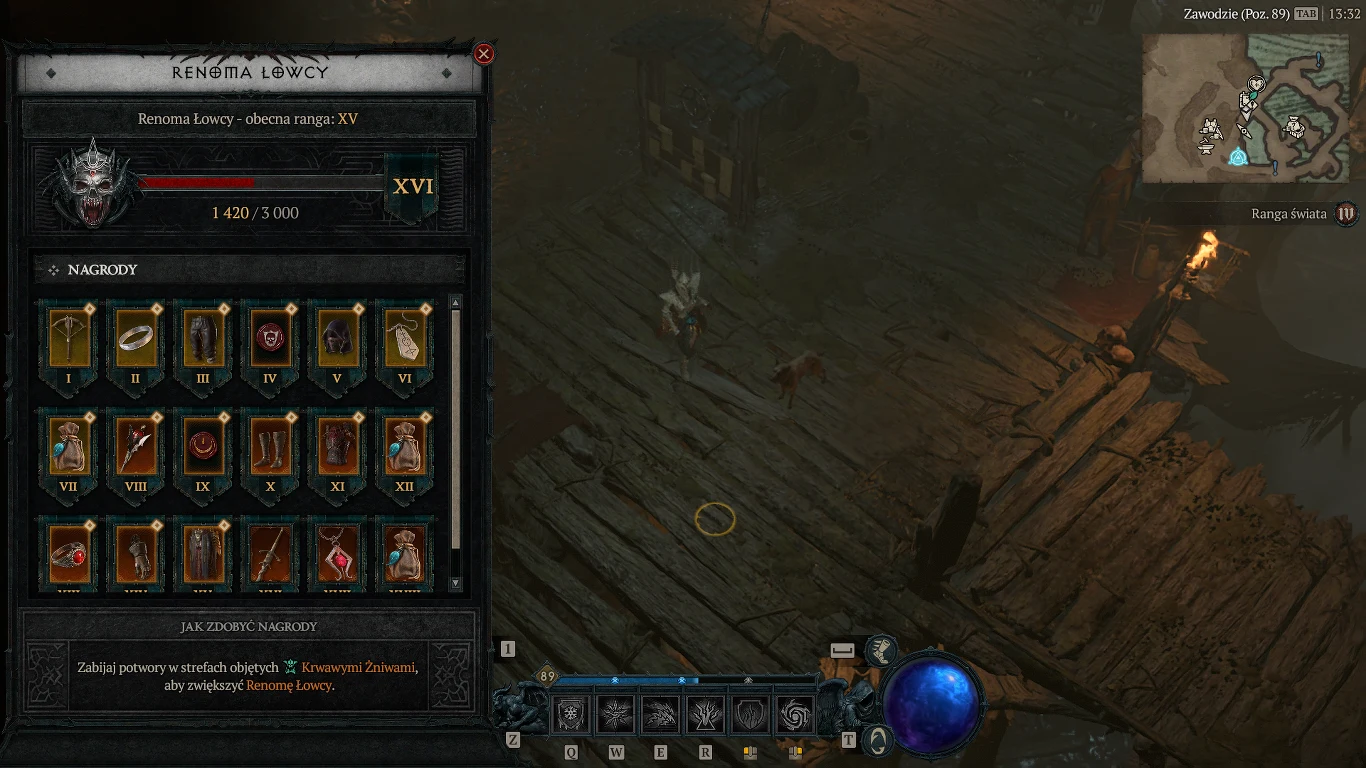This screenshot has width=1366, height=768.
Task: Click the Krwawymi Żniwami link text
Action: pyautogui.click(x=357, y=667)
